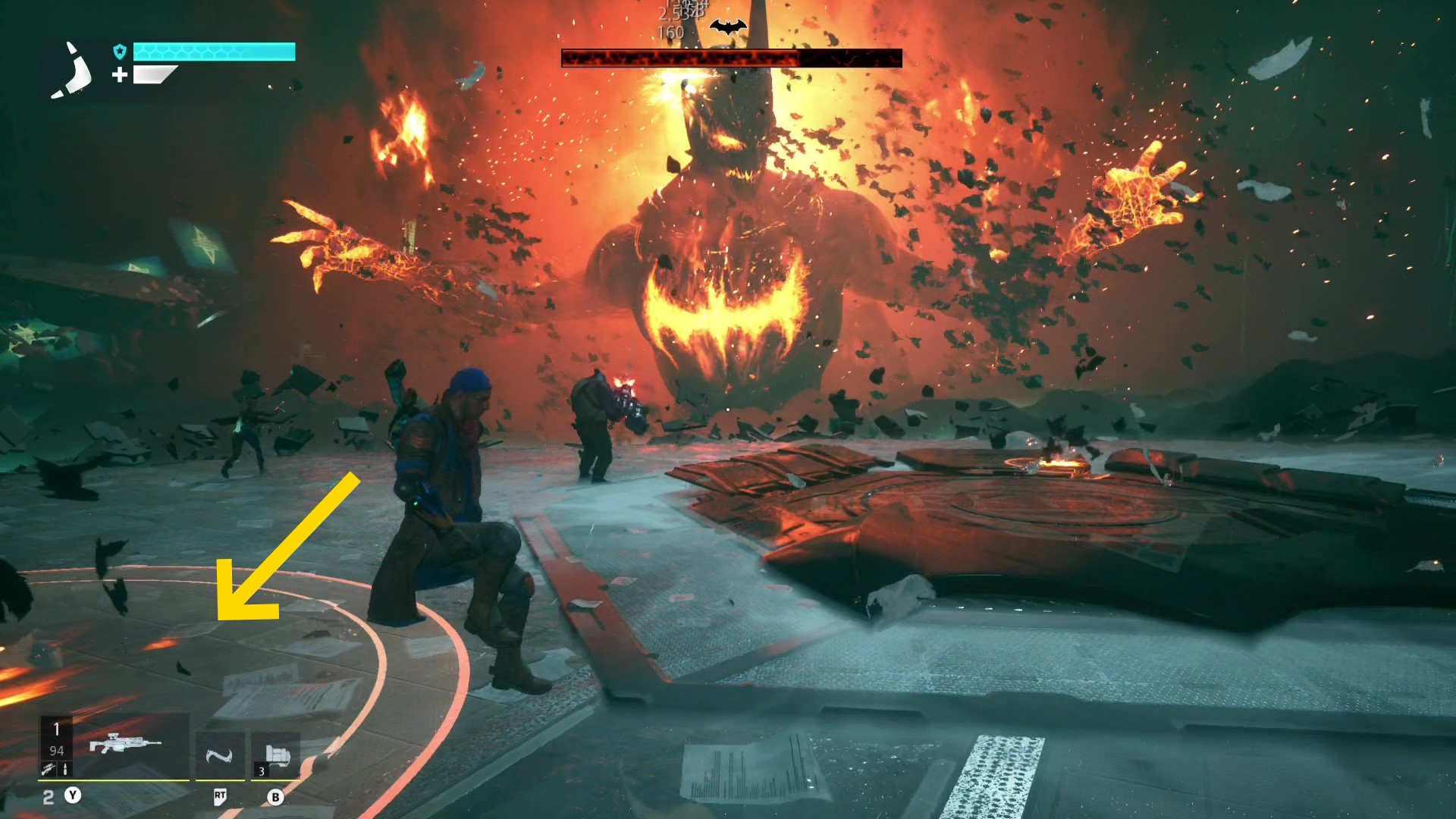The height and width of the screenshot is (819, 1456).
Task: Click the cyan shield star icon
Action: pos(120,52)
